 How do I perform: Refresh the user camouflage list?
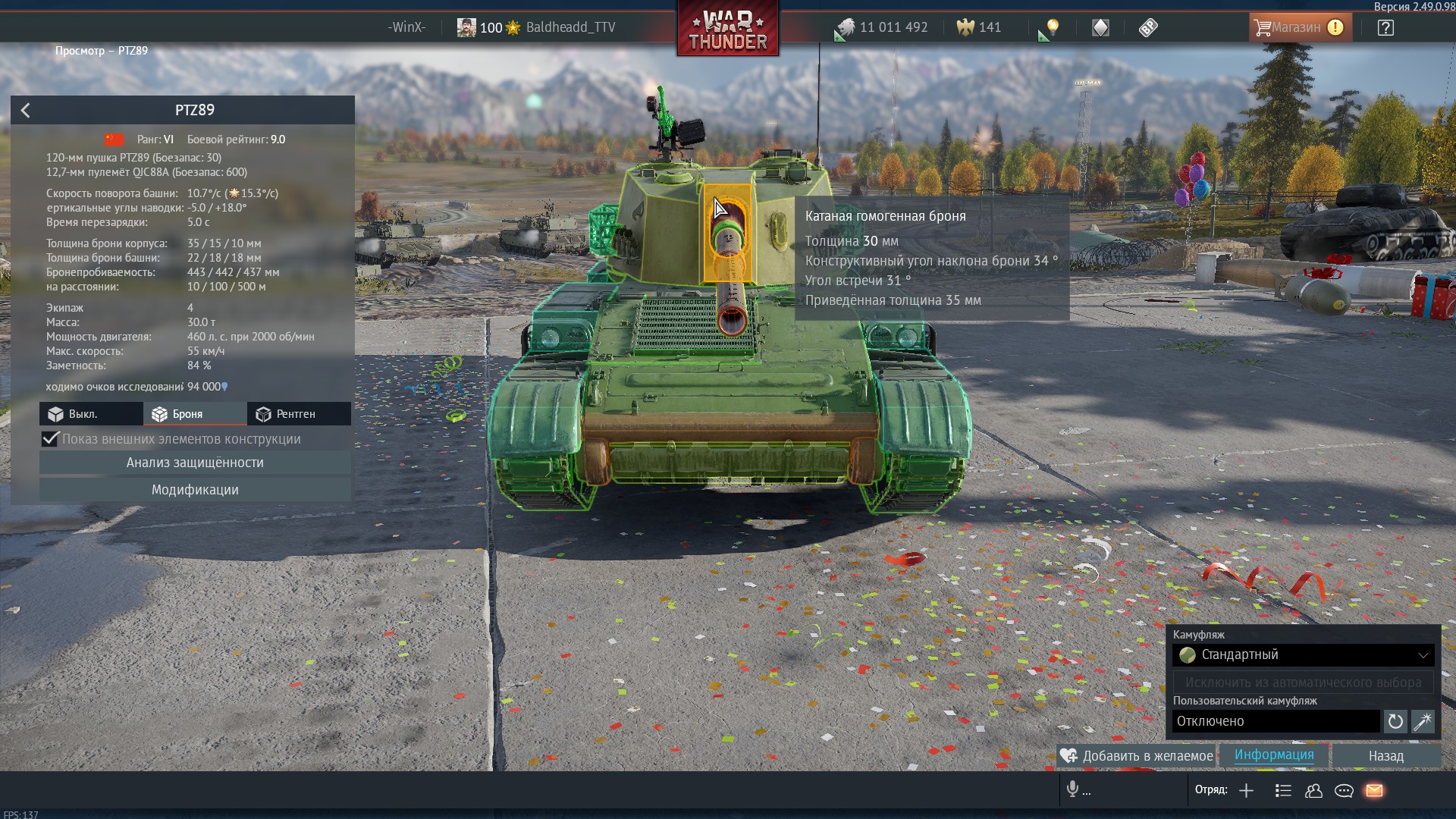pyautogui.click(x=1395, y=722)
